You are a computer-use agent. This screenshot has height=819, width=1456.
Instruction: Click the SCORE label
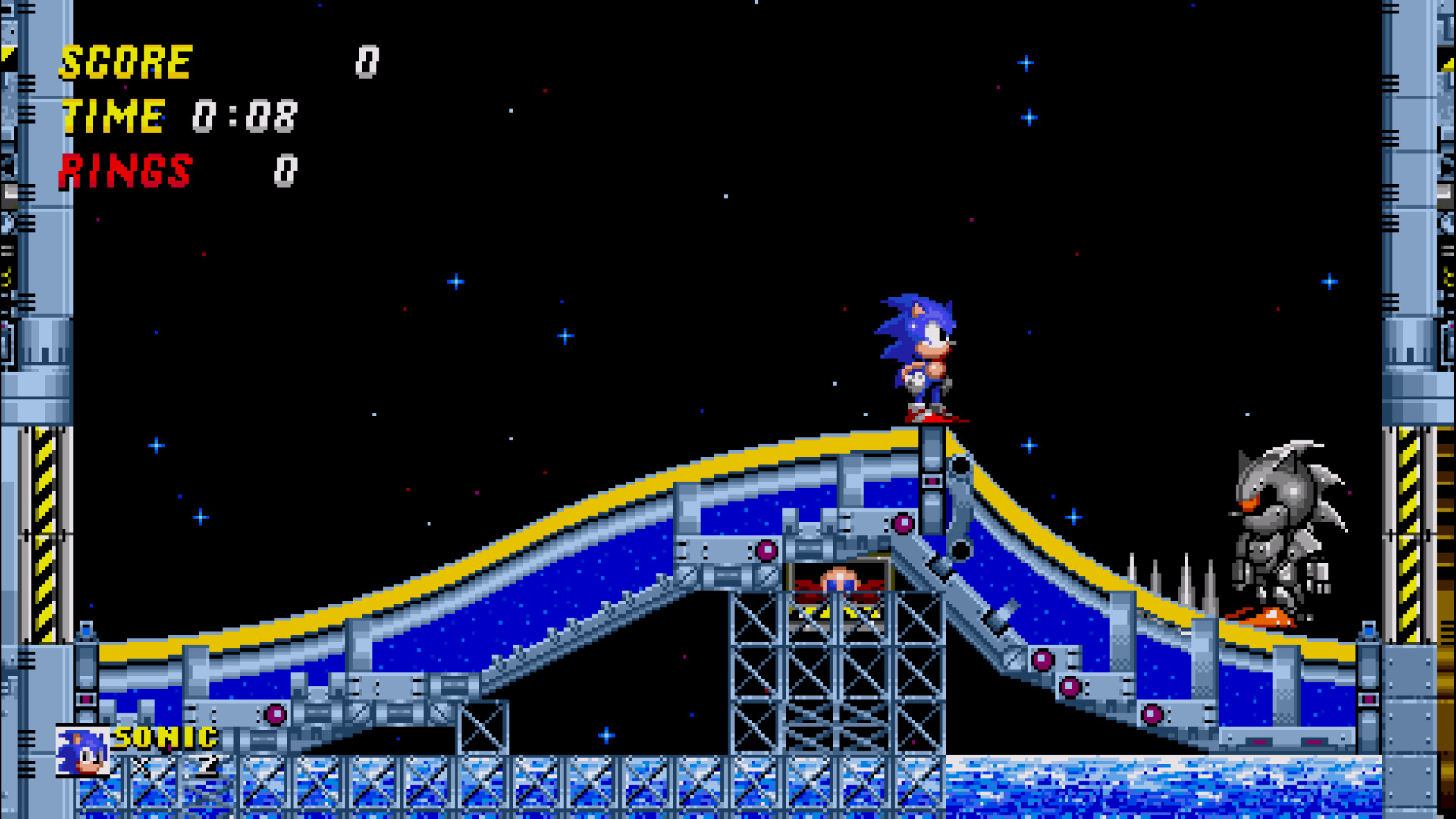click(125, 62)
